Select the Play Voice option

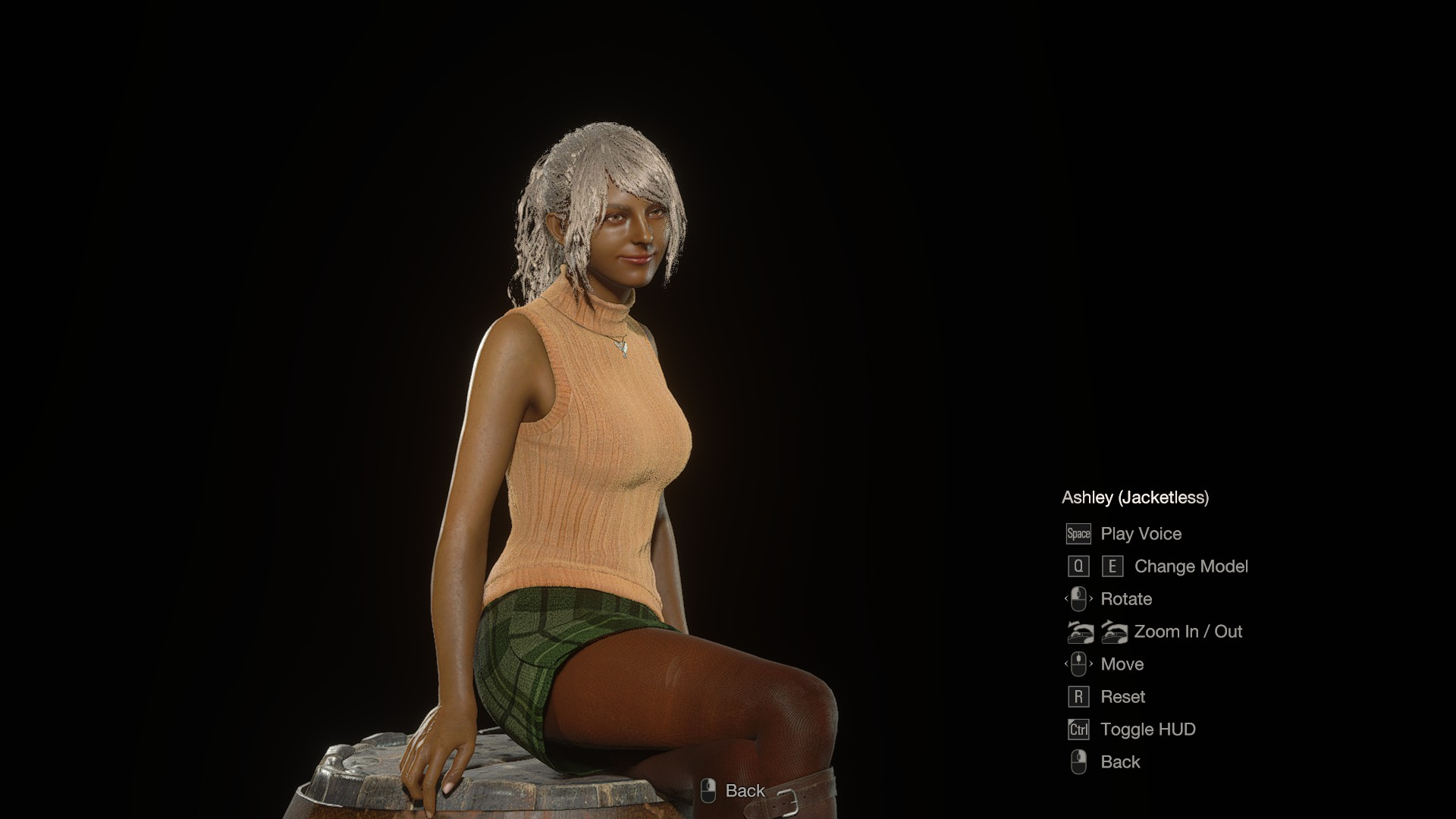(x=1140, y=534)
